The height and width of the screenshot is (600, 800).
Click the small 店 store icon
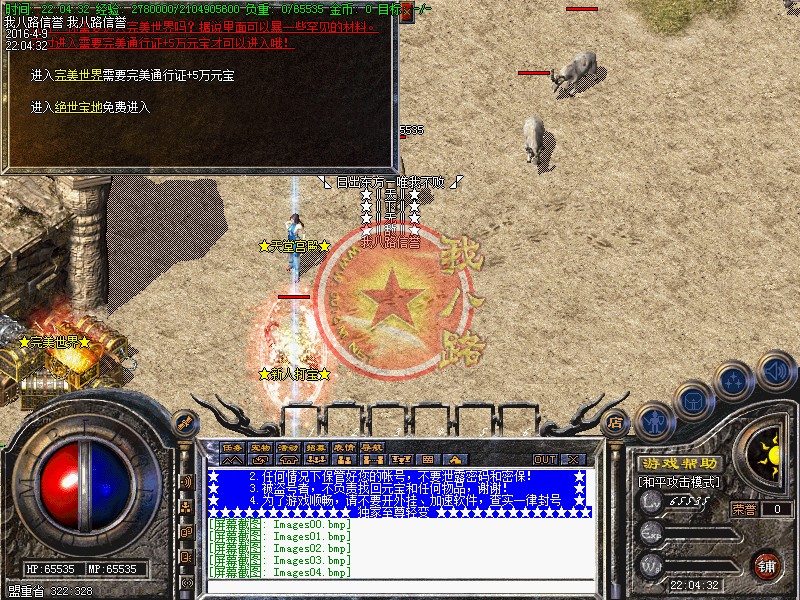tap(616, 422)
